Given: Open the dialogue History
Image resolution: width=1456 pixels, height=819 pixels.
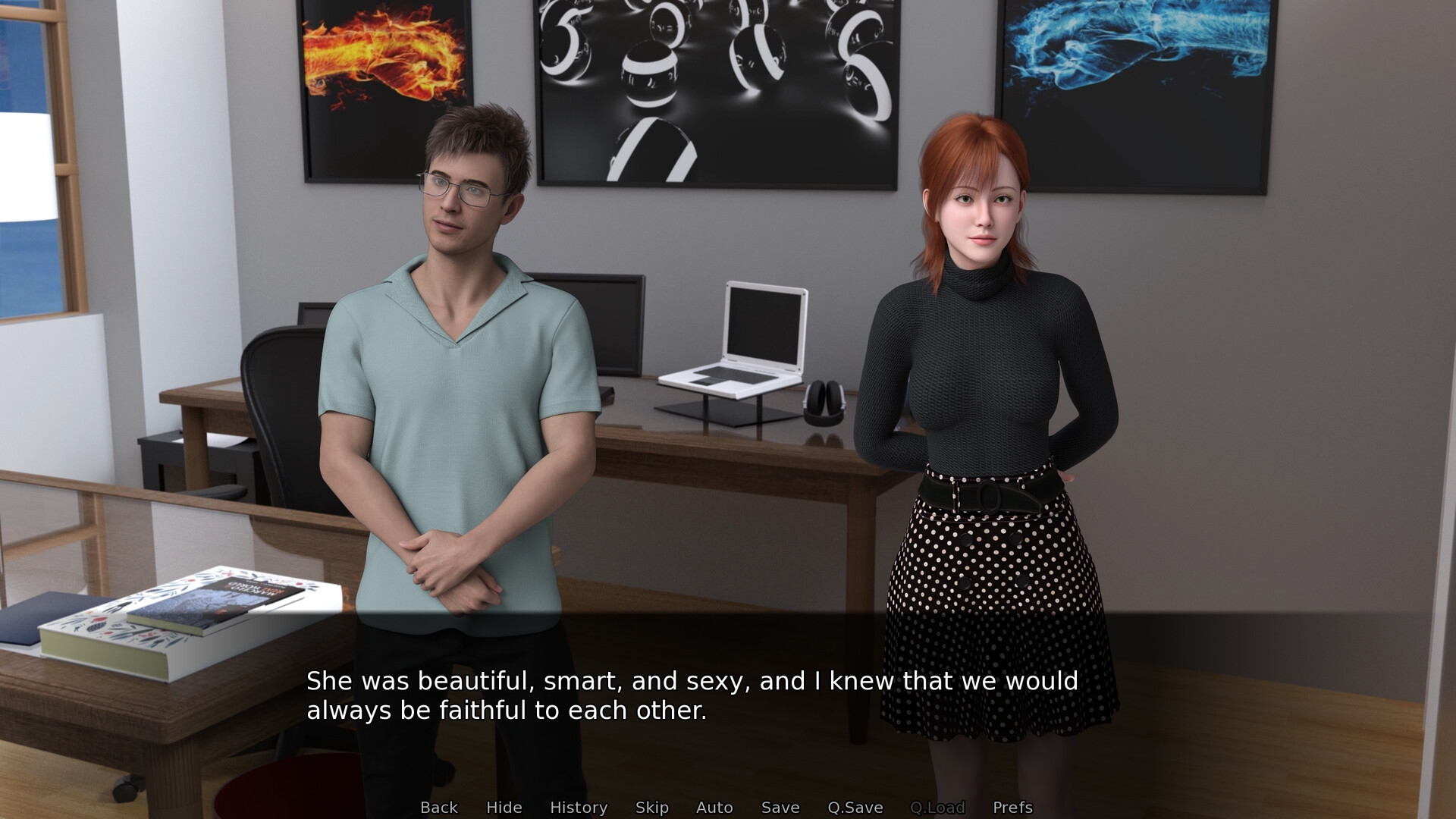Looking at the screenshot, I should coord(578,808).
